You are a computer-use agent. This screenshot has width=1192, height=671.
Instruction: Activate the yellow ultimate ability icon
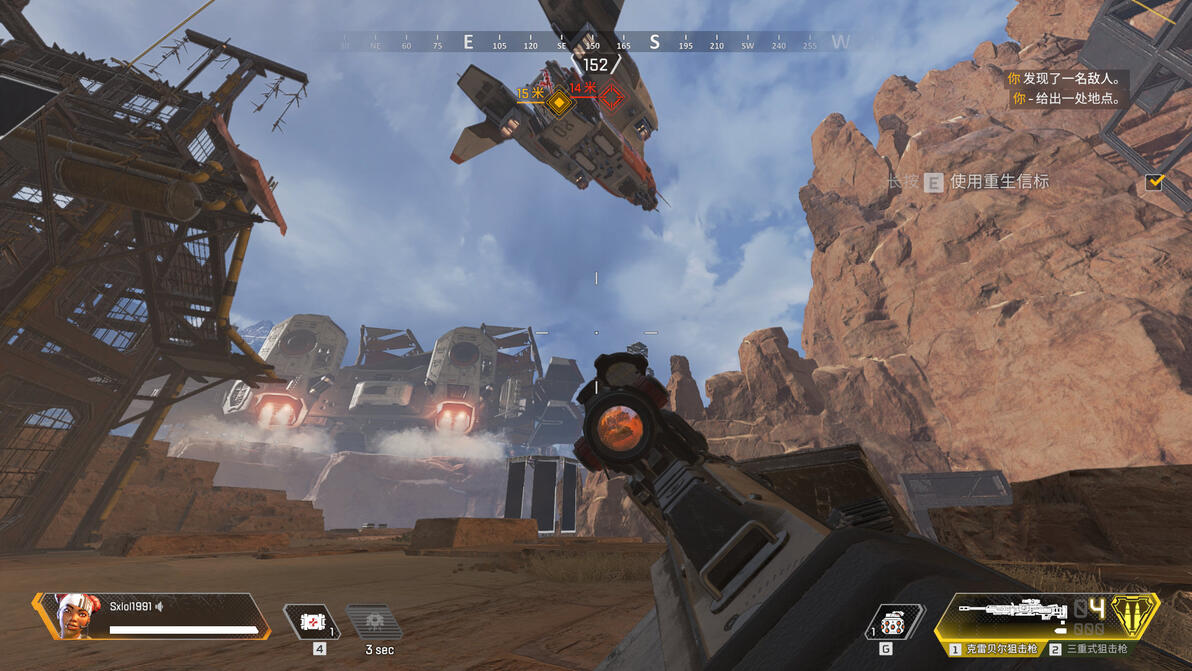click(x=1135, y=614)
